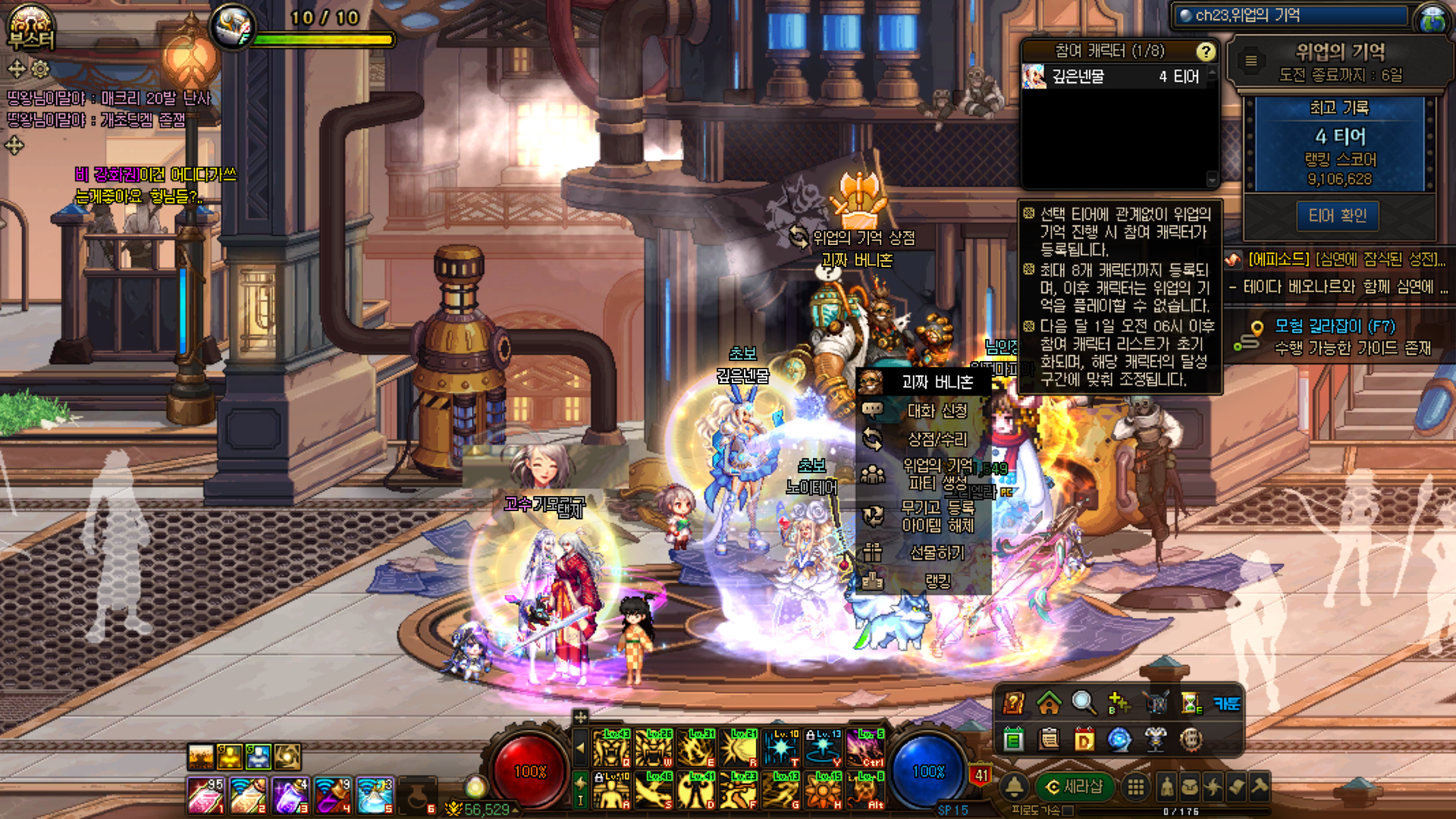
Task: Select the 대화 신청 menu option
Action: 937,411
